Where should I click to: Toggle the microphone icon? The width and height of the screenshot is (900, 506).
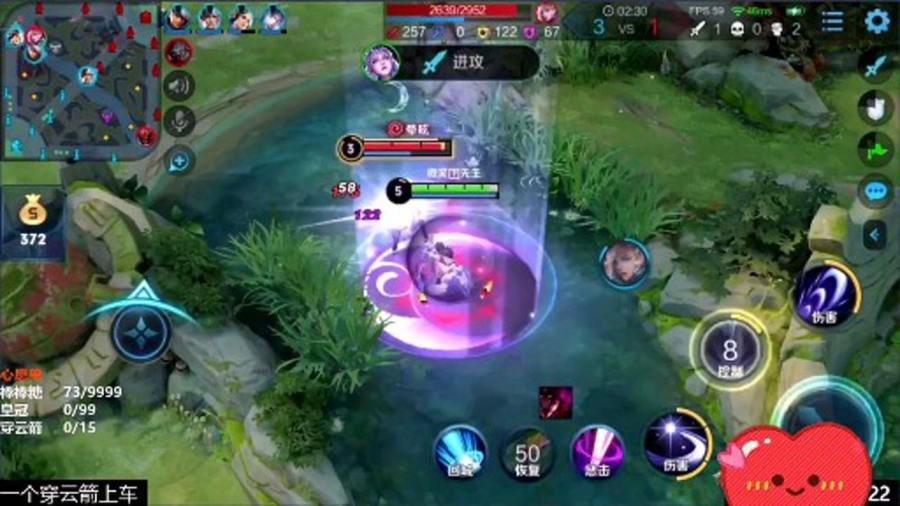click(x=180, y=122)
